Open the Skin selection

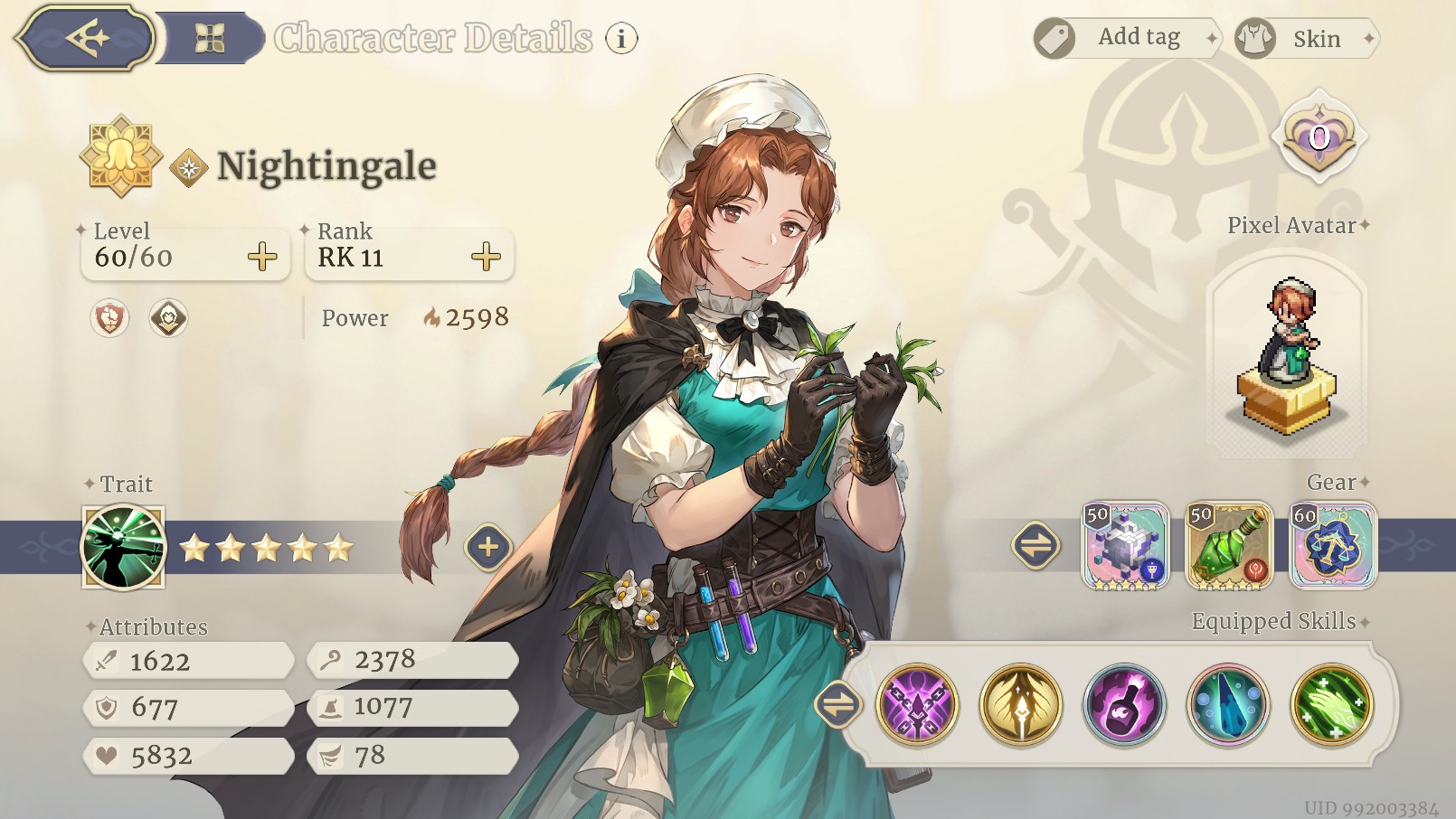(x=1305, y=38)
